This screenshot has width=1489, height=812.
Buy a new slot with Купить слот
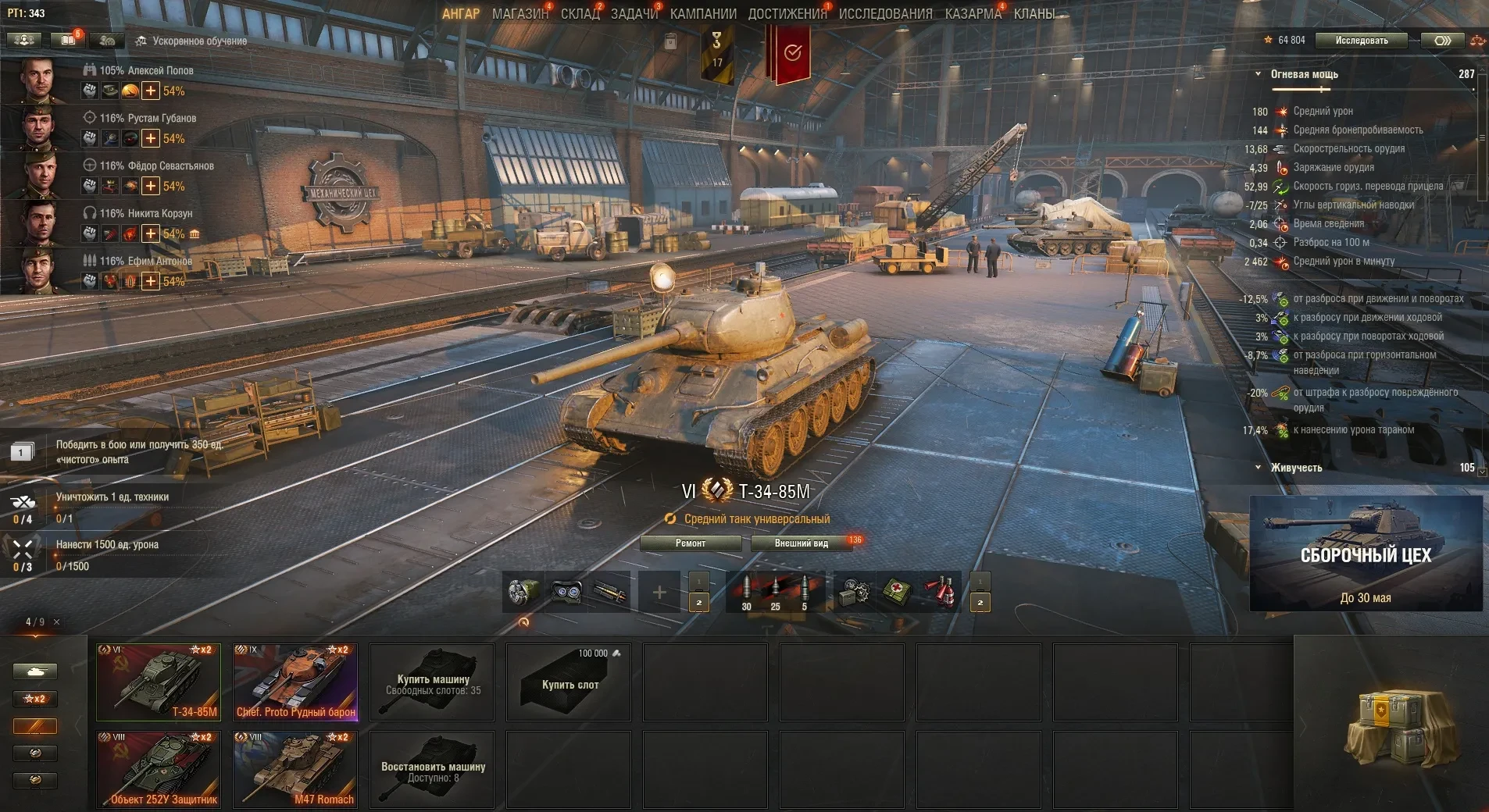pyautogui.click(x=569, y=682)
